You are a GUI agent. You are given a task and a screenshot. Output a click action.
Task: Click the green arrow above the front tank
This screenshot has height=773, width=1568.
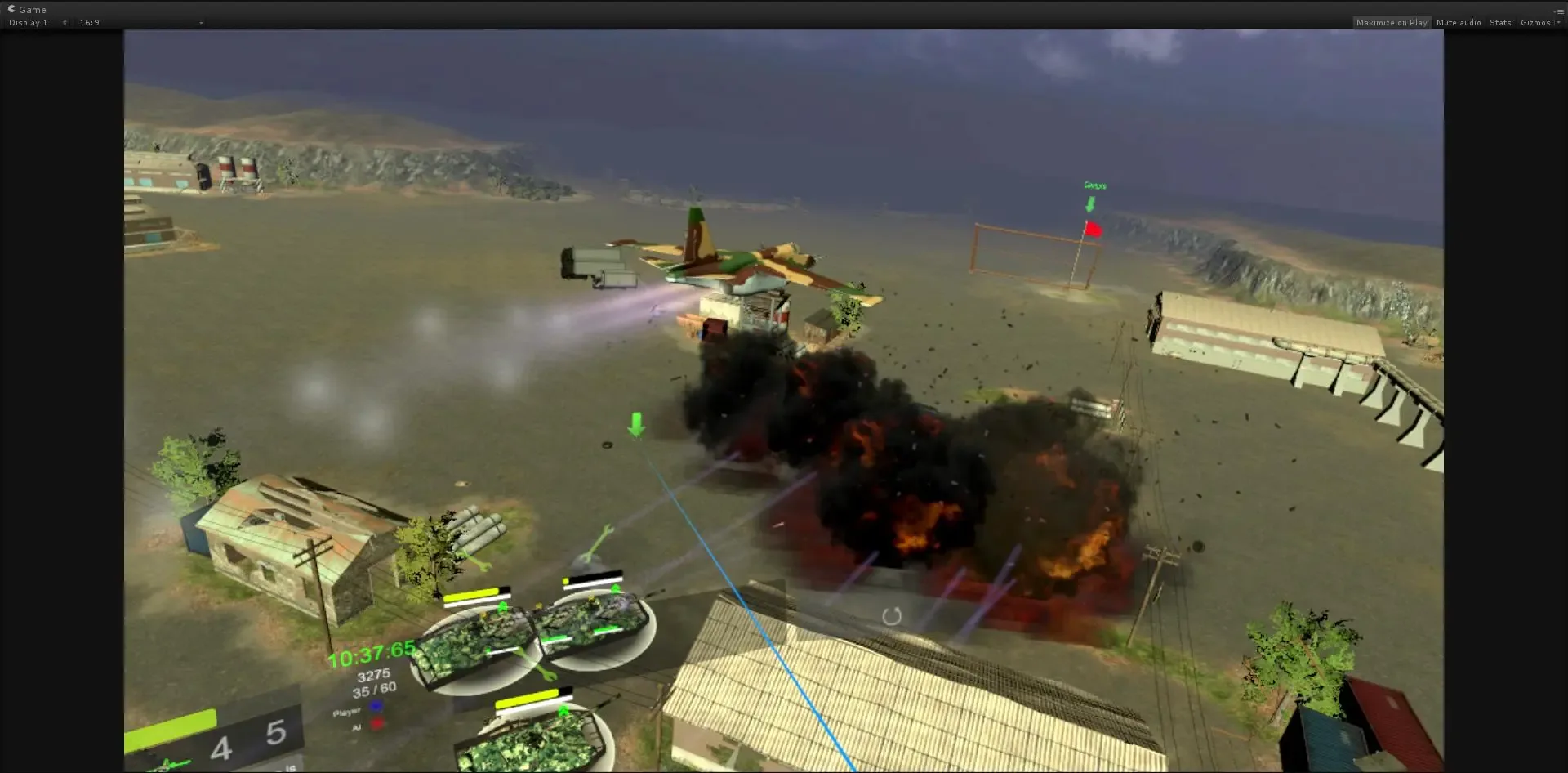pyautogui.click(x=563, y=711)
